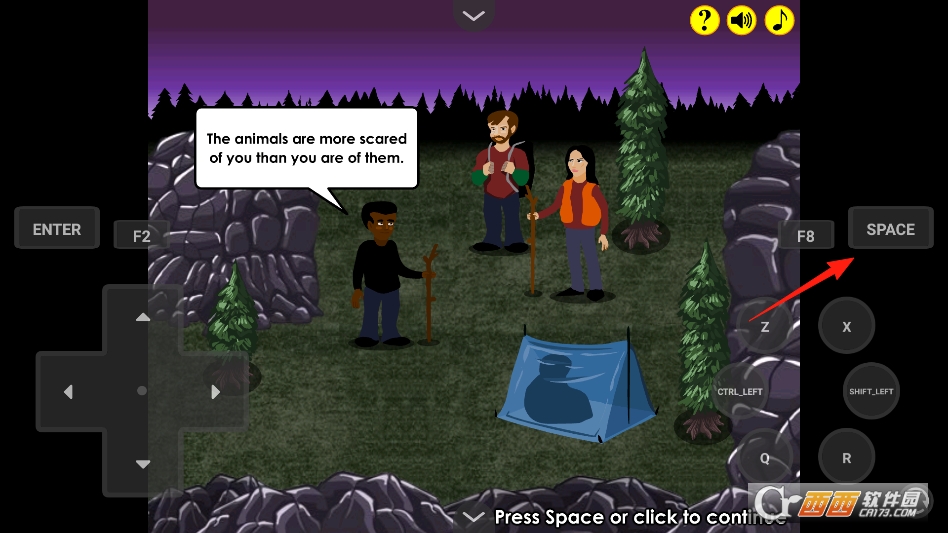Click the continue prompt to advance dialogue

[x=640, y=517]
